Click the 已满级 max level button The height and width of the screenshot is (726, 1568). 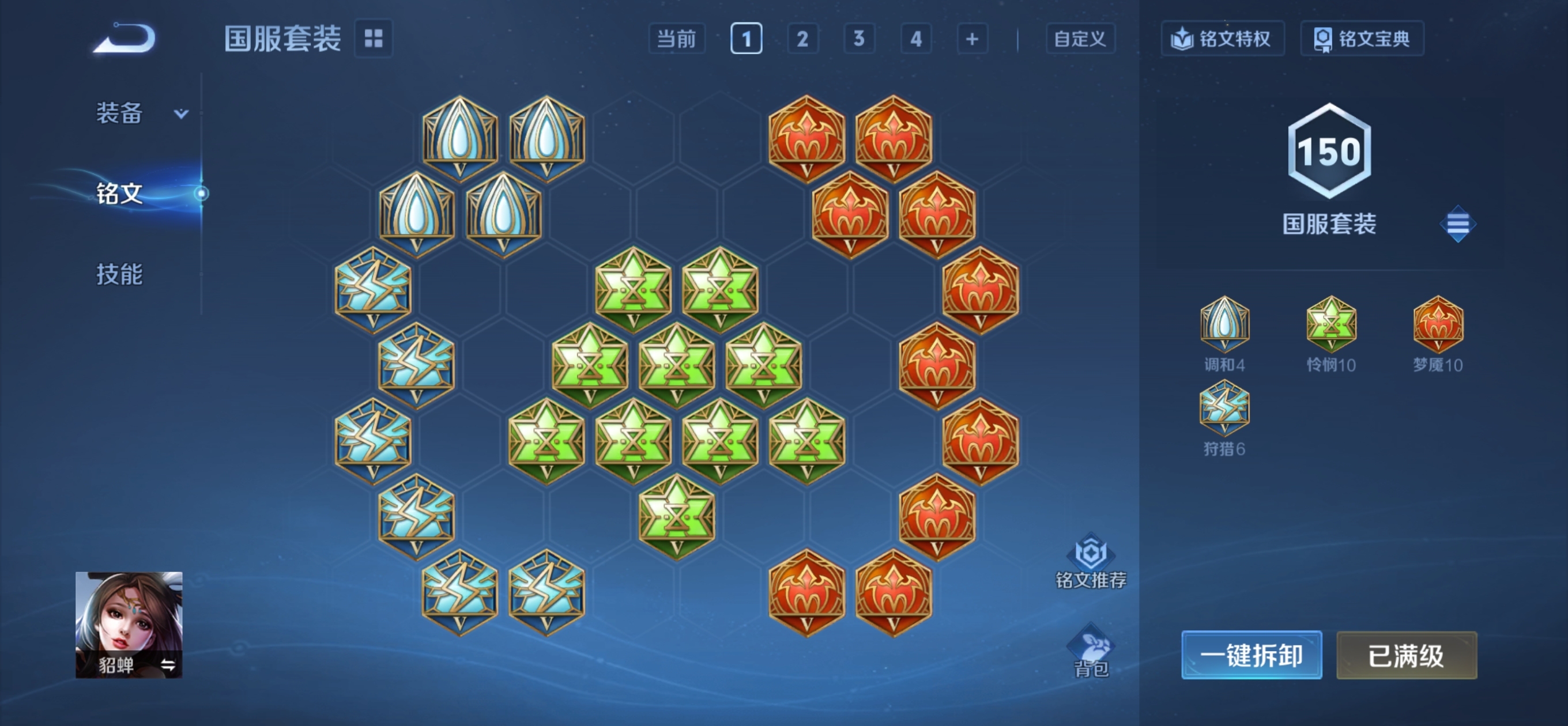tap(1406, 655)
